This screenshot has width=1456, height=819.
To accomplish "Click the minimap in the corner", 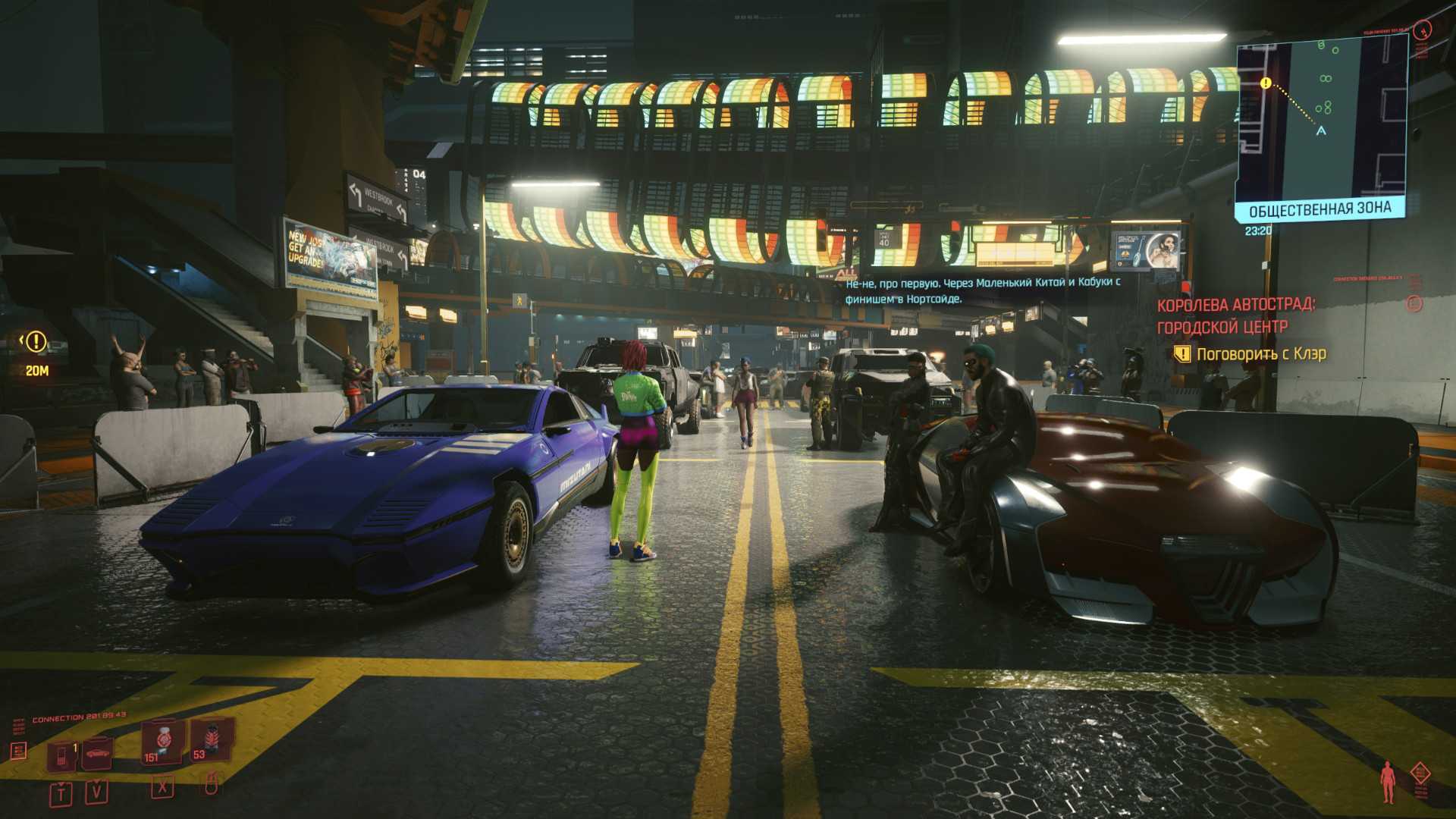I will [x=1321, y=121].
